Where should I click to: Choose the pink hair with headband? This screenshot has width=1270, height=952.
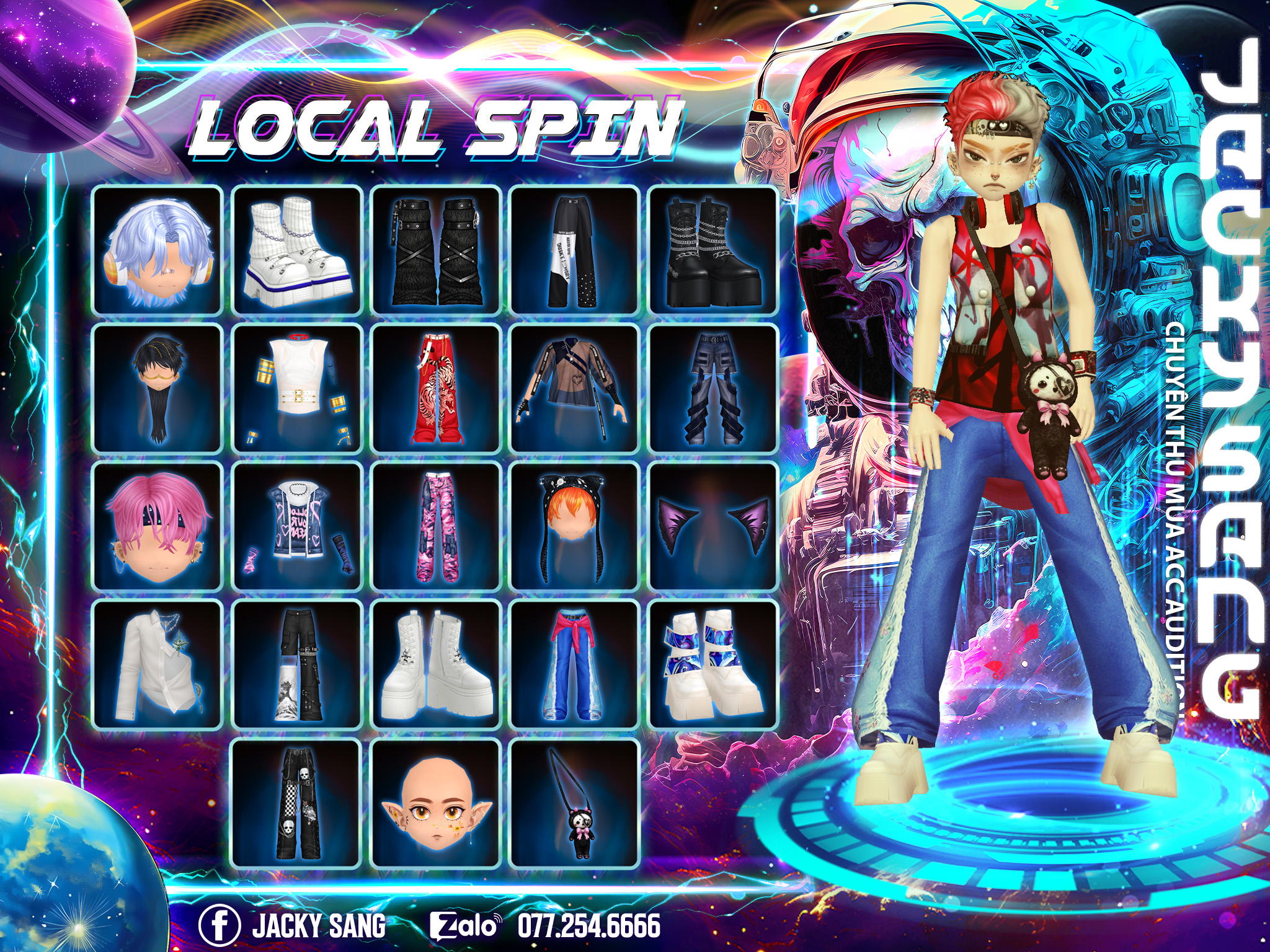pos(158,527)
